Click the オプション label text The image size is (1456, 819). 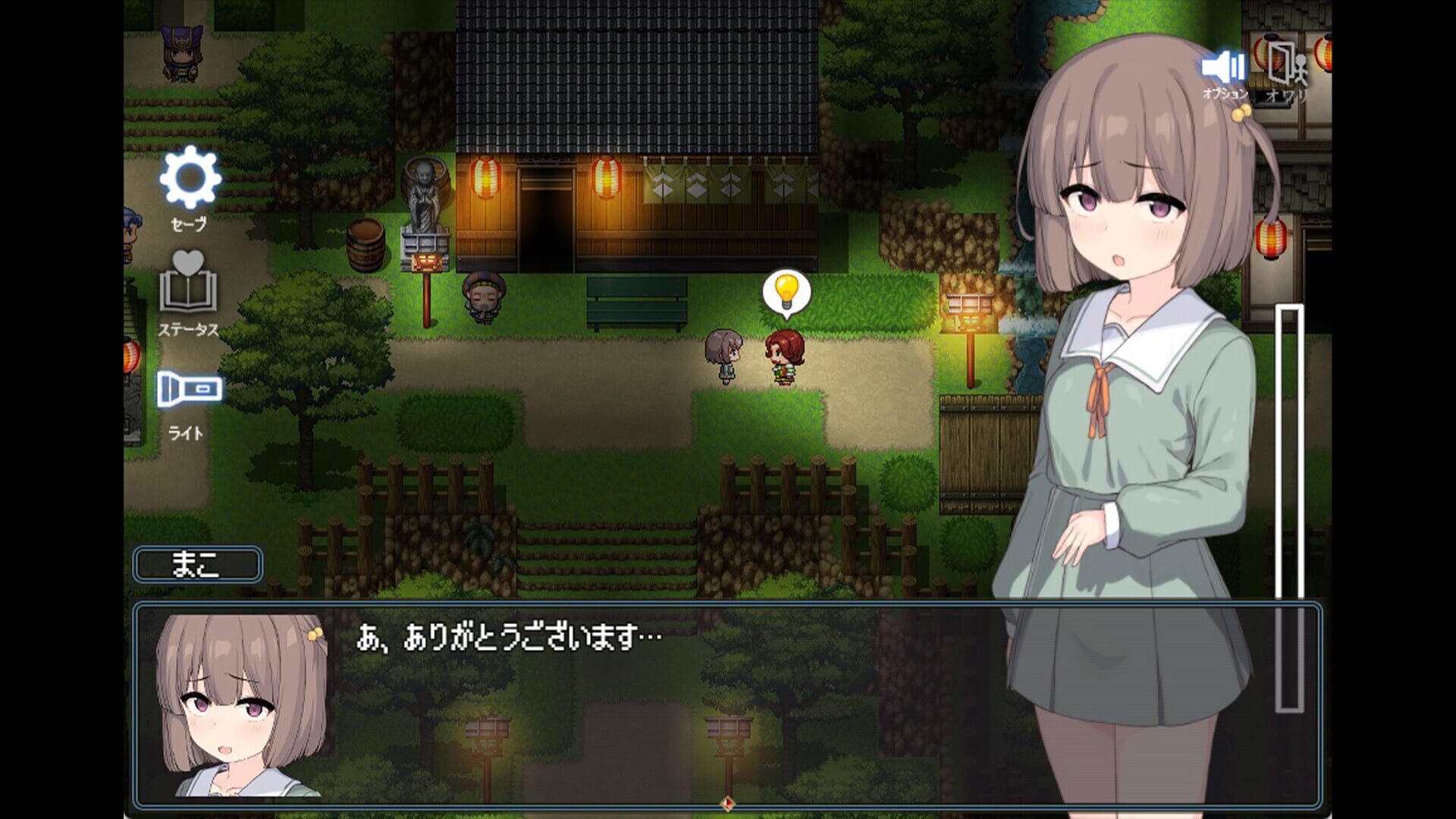[x=1225, y=95]
